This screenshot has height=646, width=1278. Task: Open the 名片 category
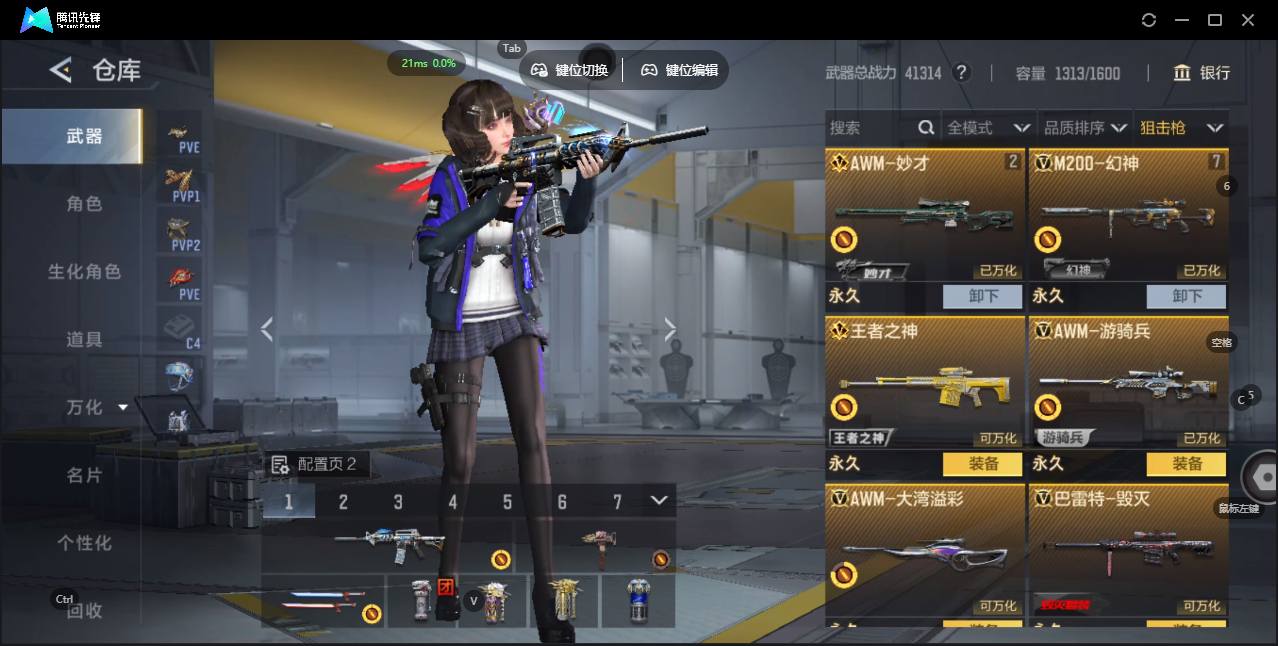84,475
